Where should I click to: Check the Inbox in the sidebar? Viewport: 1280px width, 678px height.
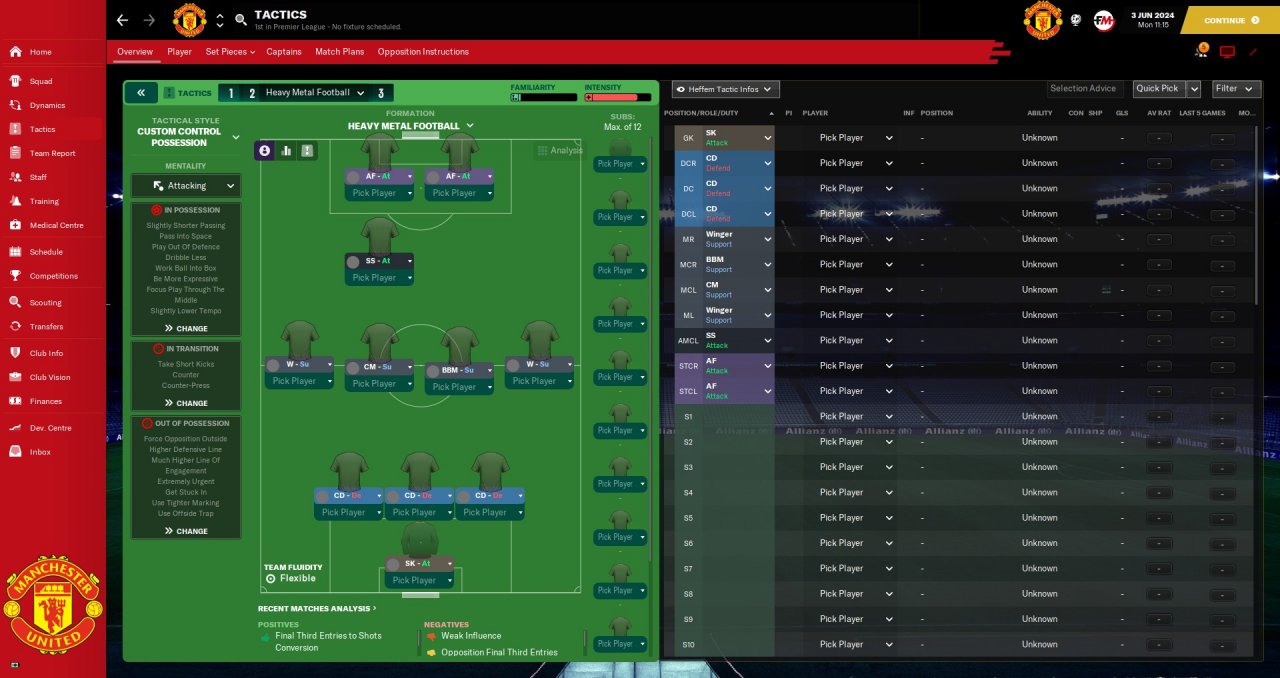point(40,452)
